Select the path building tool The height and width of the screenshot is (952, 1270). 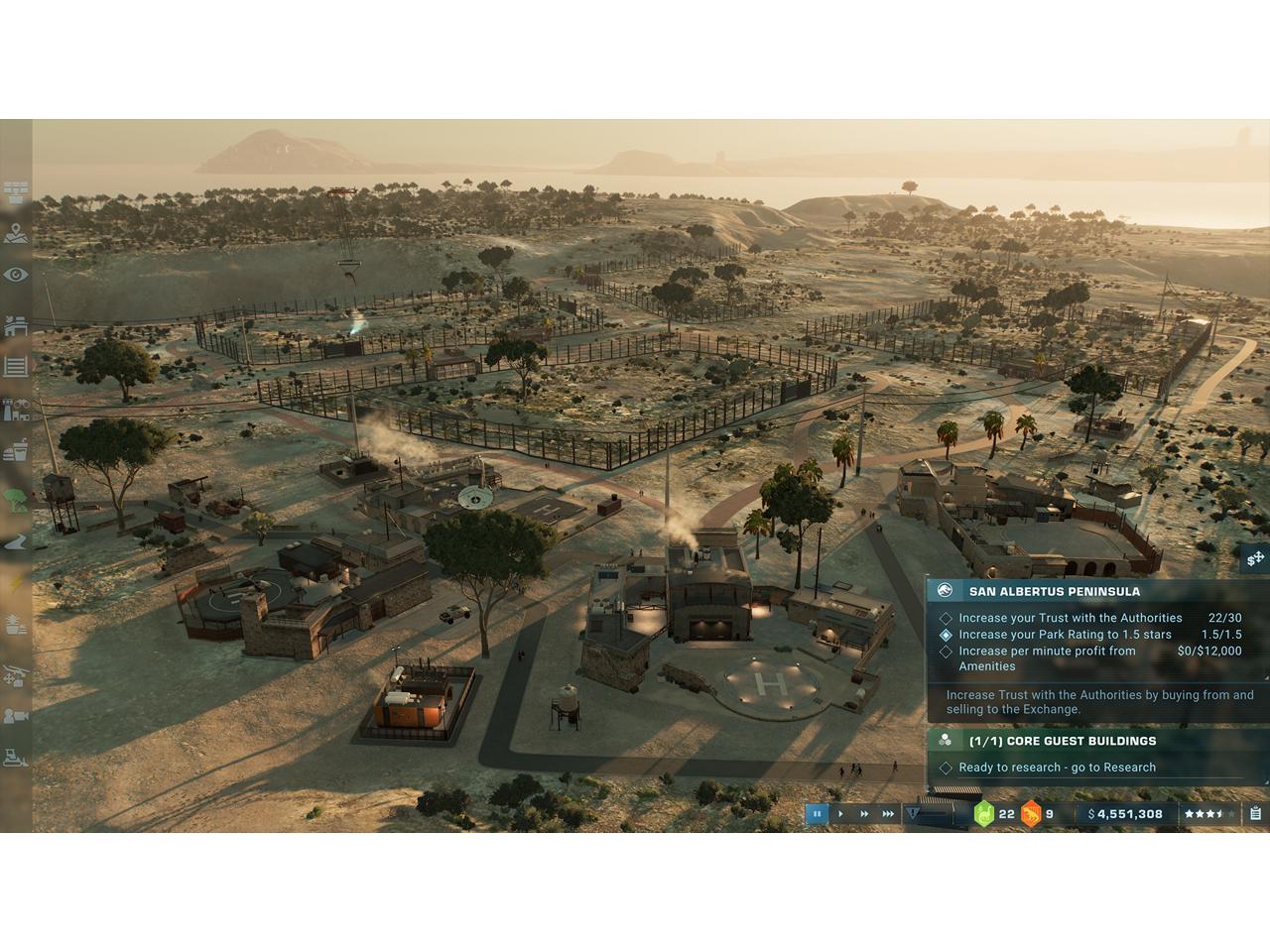[x=15, y=541]
